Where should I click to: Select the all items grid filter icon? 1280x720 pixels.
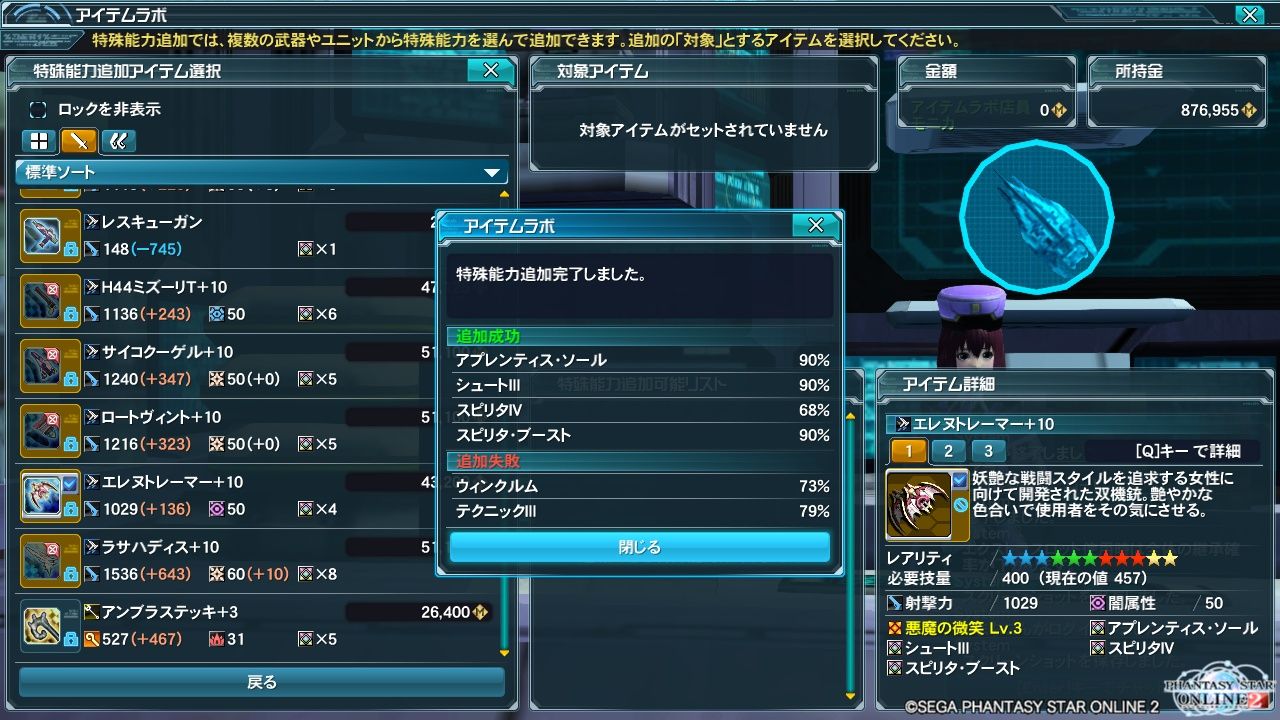38,140
